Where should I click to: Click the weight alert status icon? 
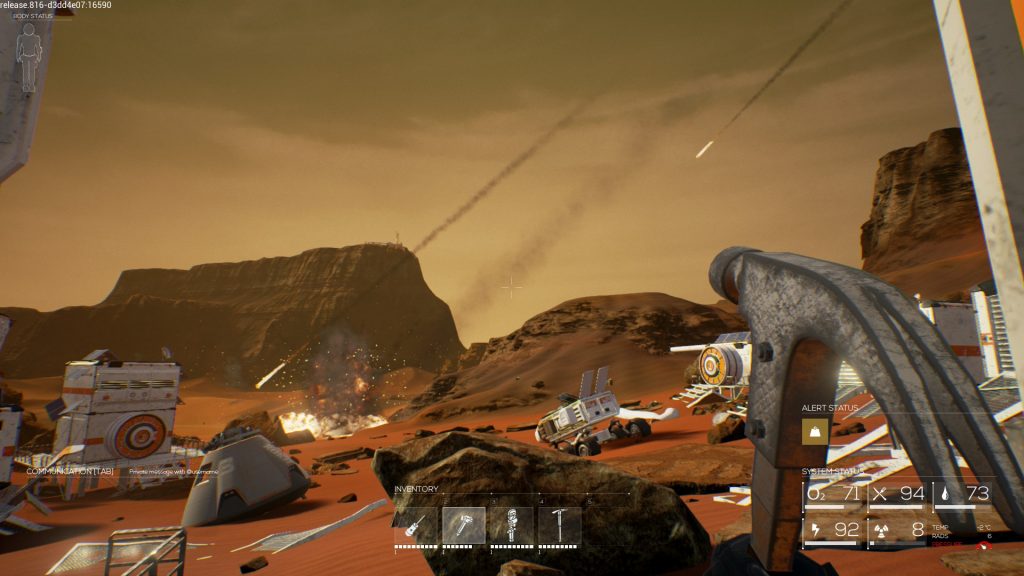(815, 431)
